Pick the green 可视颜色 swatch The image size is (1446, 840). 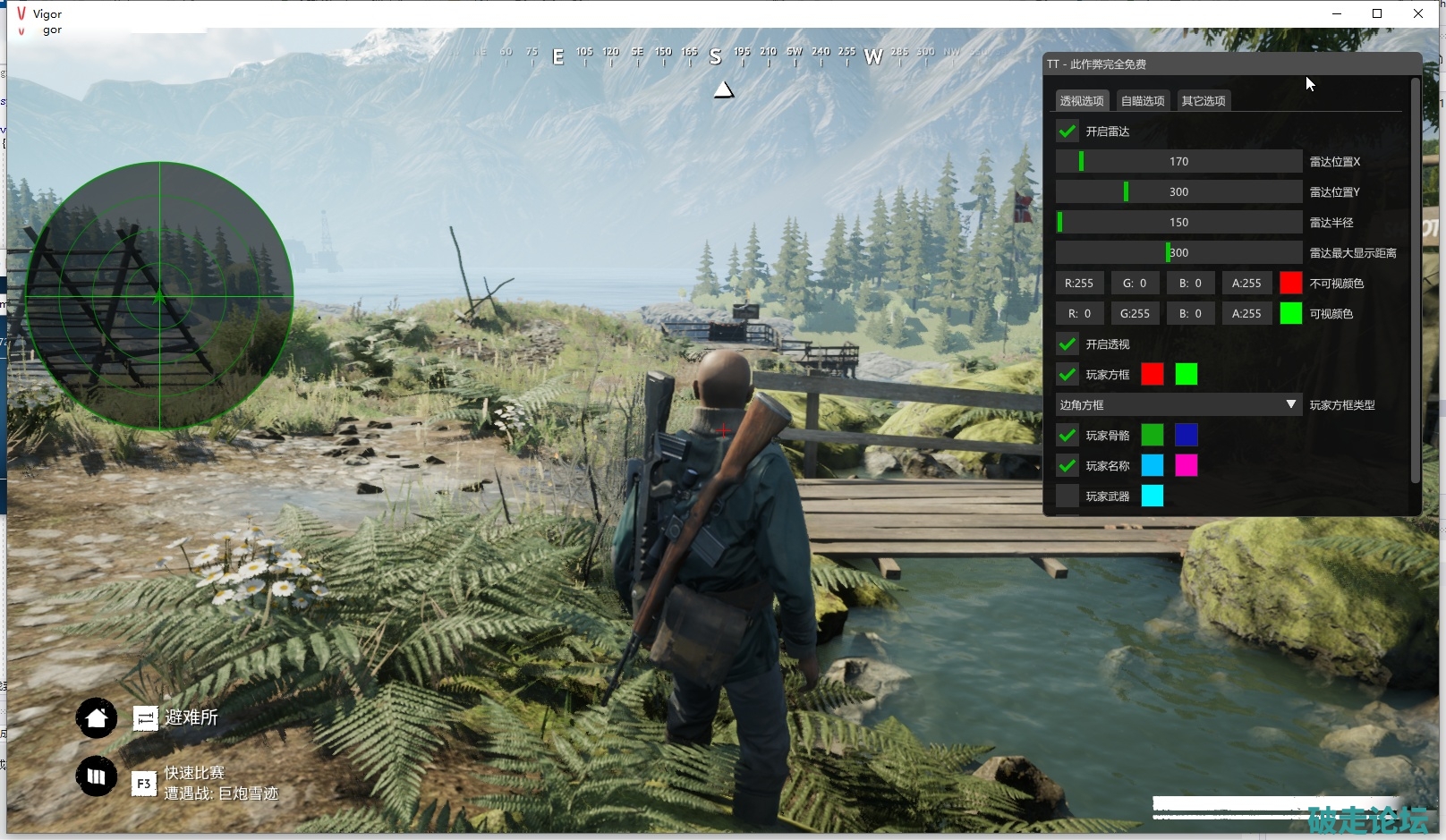[x=1290, y=314]
